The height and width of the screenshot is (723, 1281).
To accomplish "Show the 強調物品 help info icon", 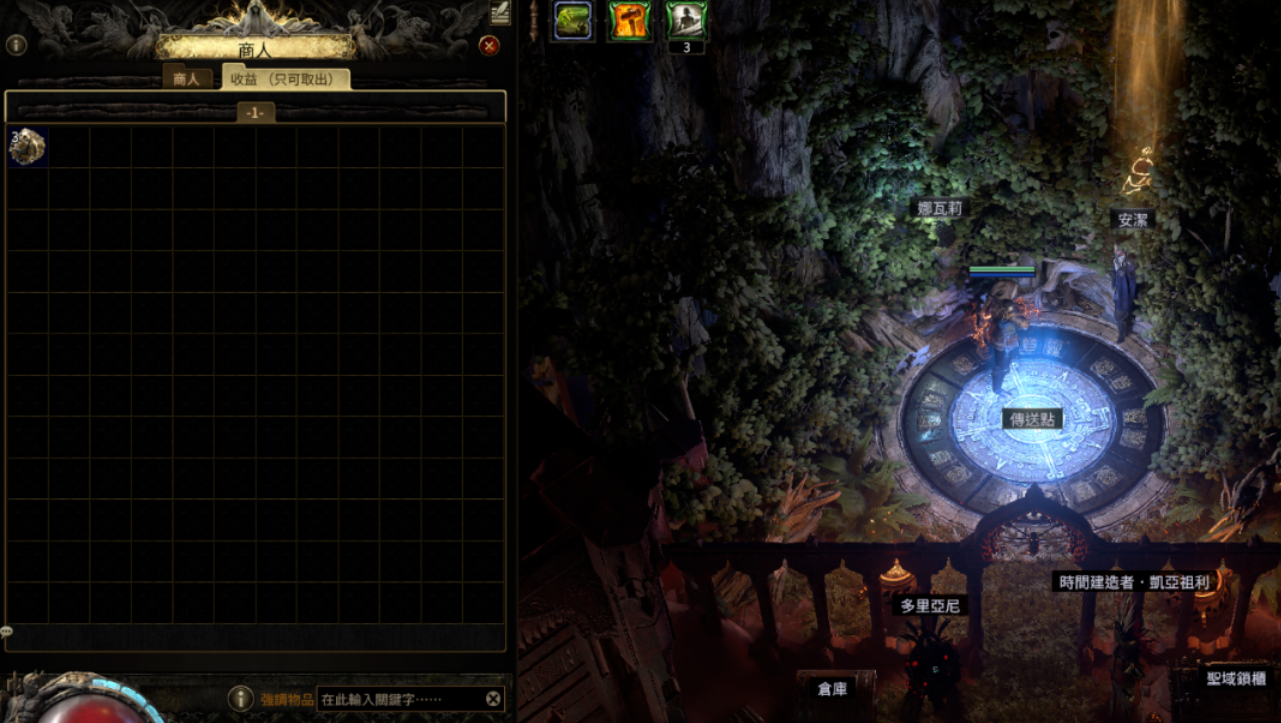I will 239,698.
